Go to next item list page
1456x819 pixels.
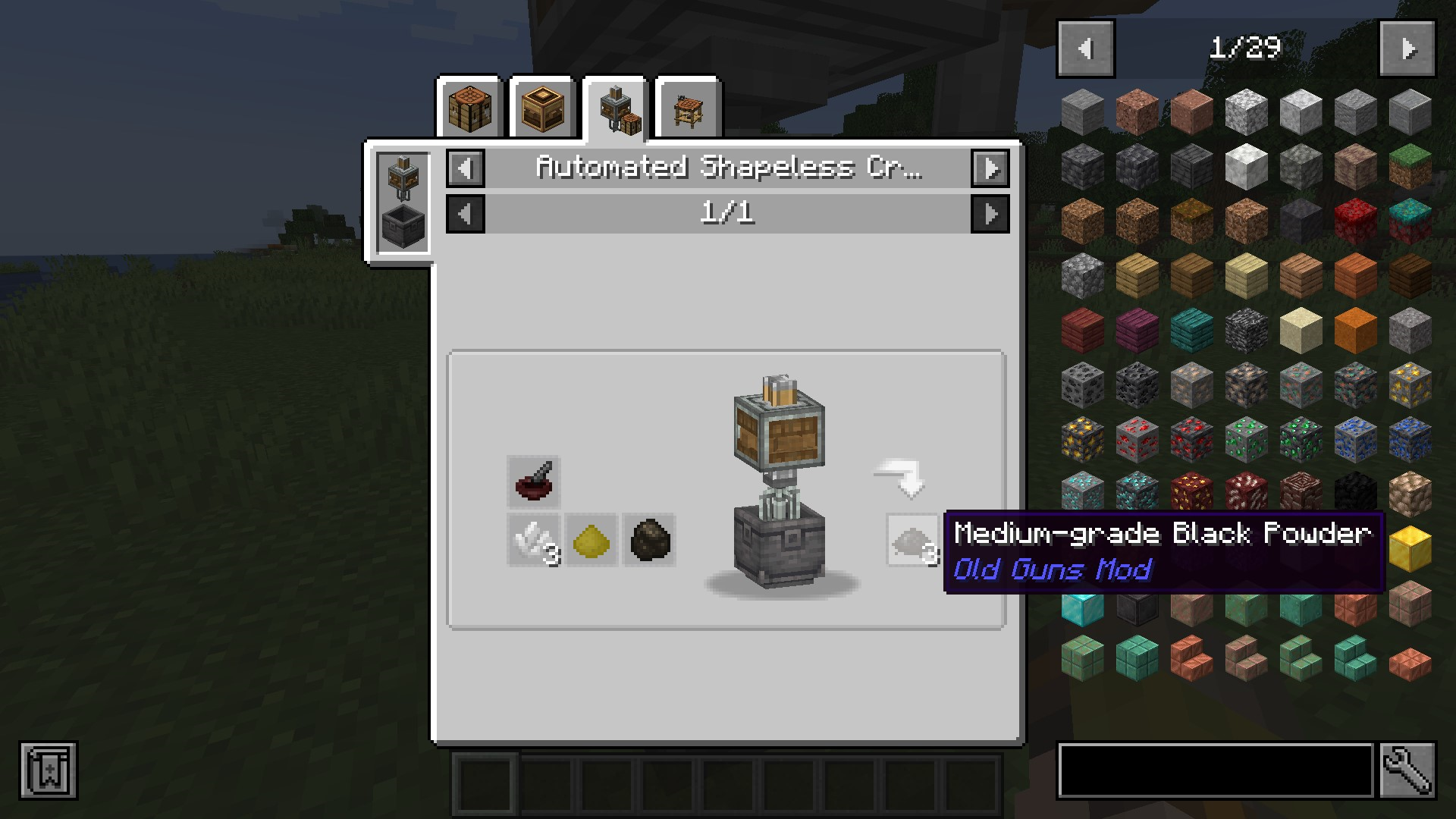click(x=1409, y=48)
